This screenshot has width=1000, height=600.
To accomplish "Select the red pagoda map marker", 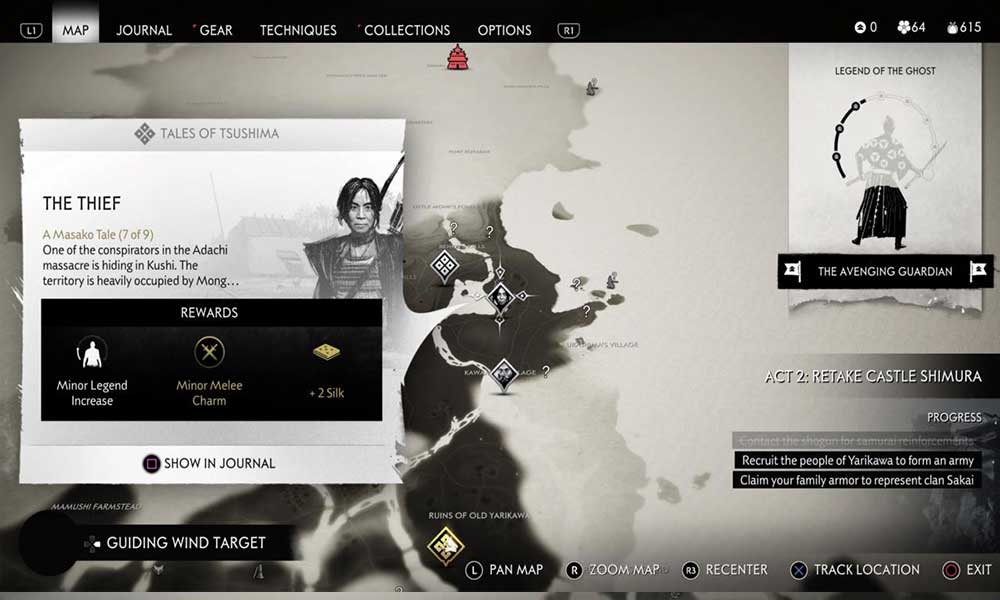I will pyautogui.click(x=458, y=57).
